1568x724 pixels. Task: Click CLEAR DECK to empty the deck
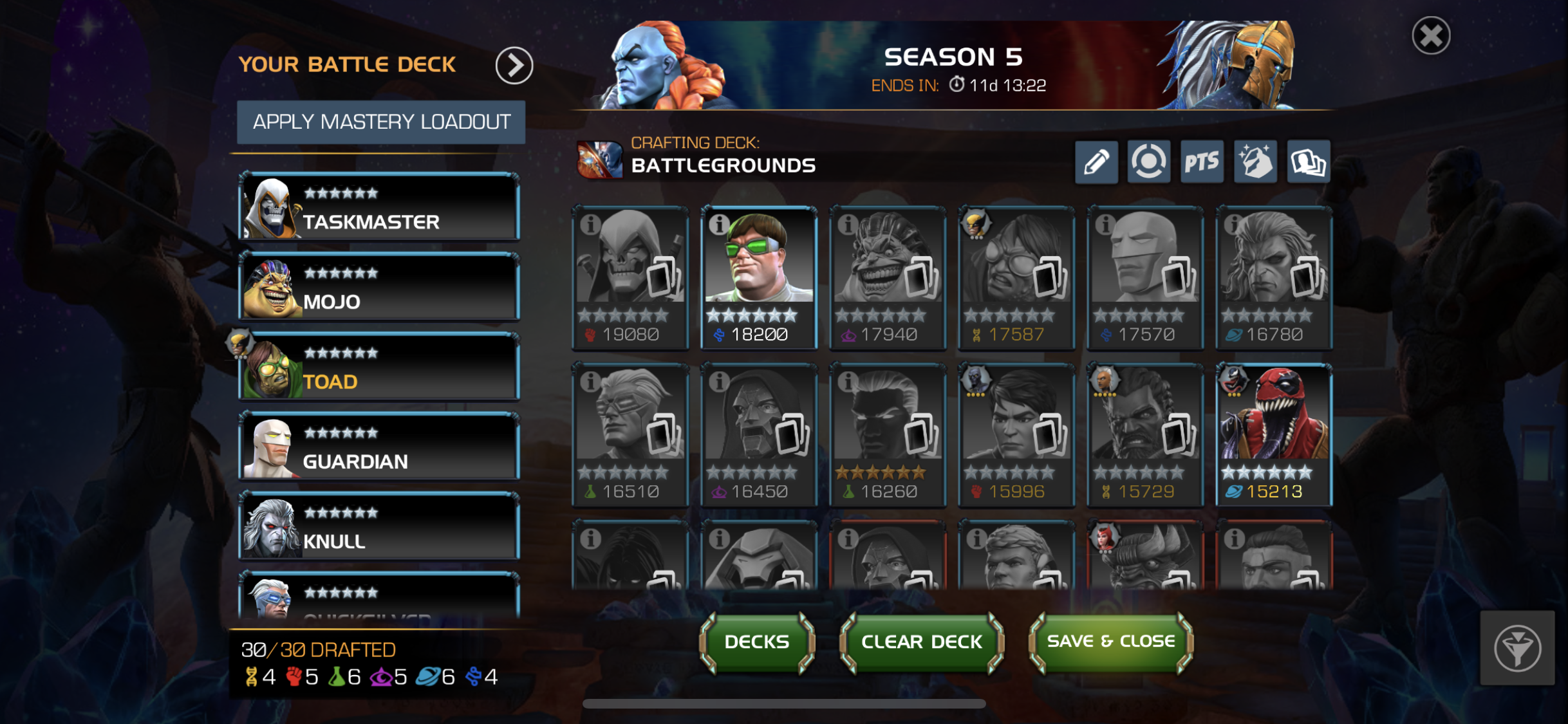(x=920, y=641)
